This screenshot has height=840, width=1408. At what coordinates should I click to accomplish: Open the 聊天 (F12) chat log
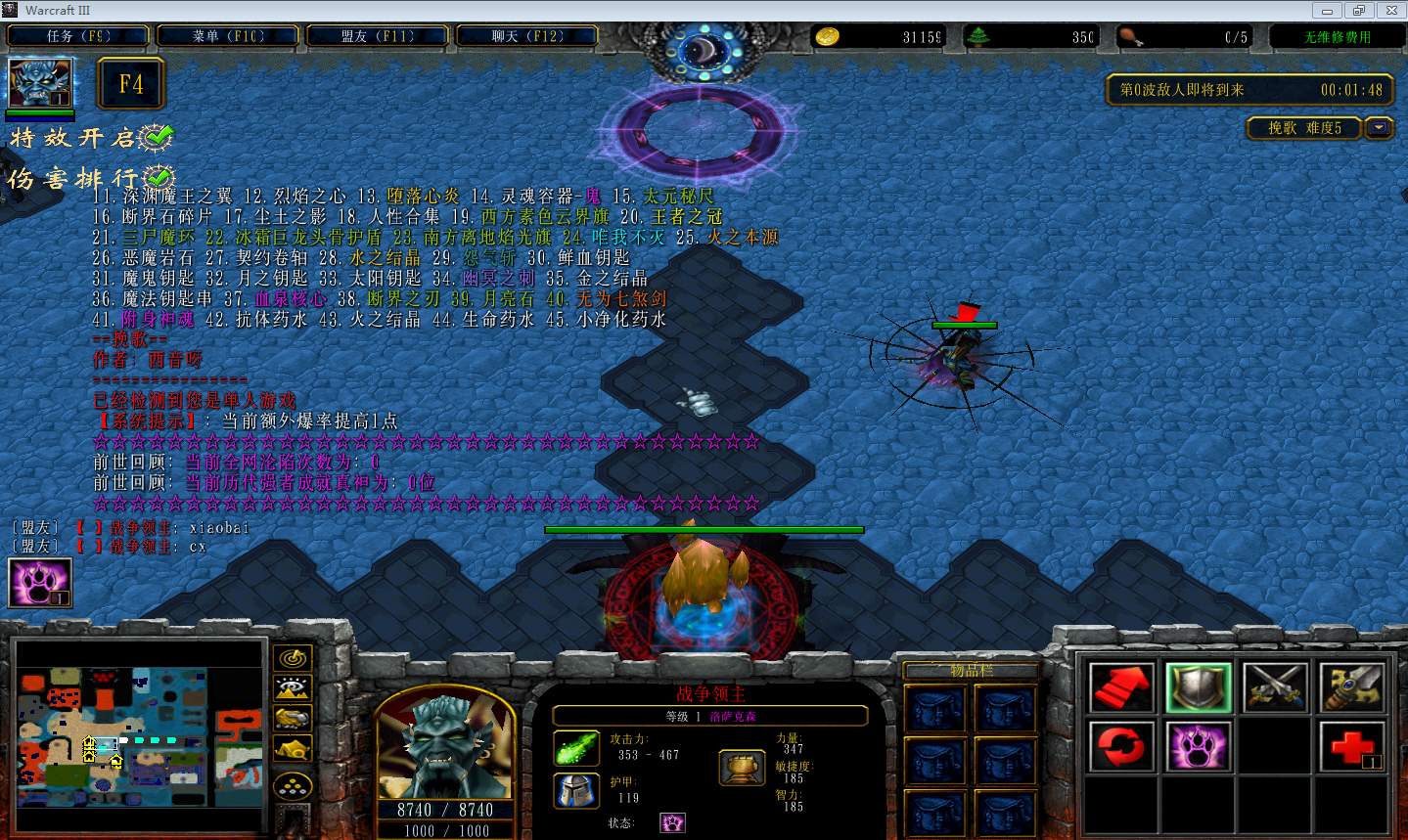527,36
